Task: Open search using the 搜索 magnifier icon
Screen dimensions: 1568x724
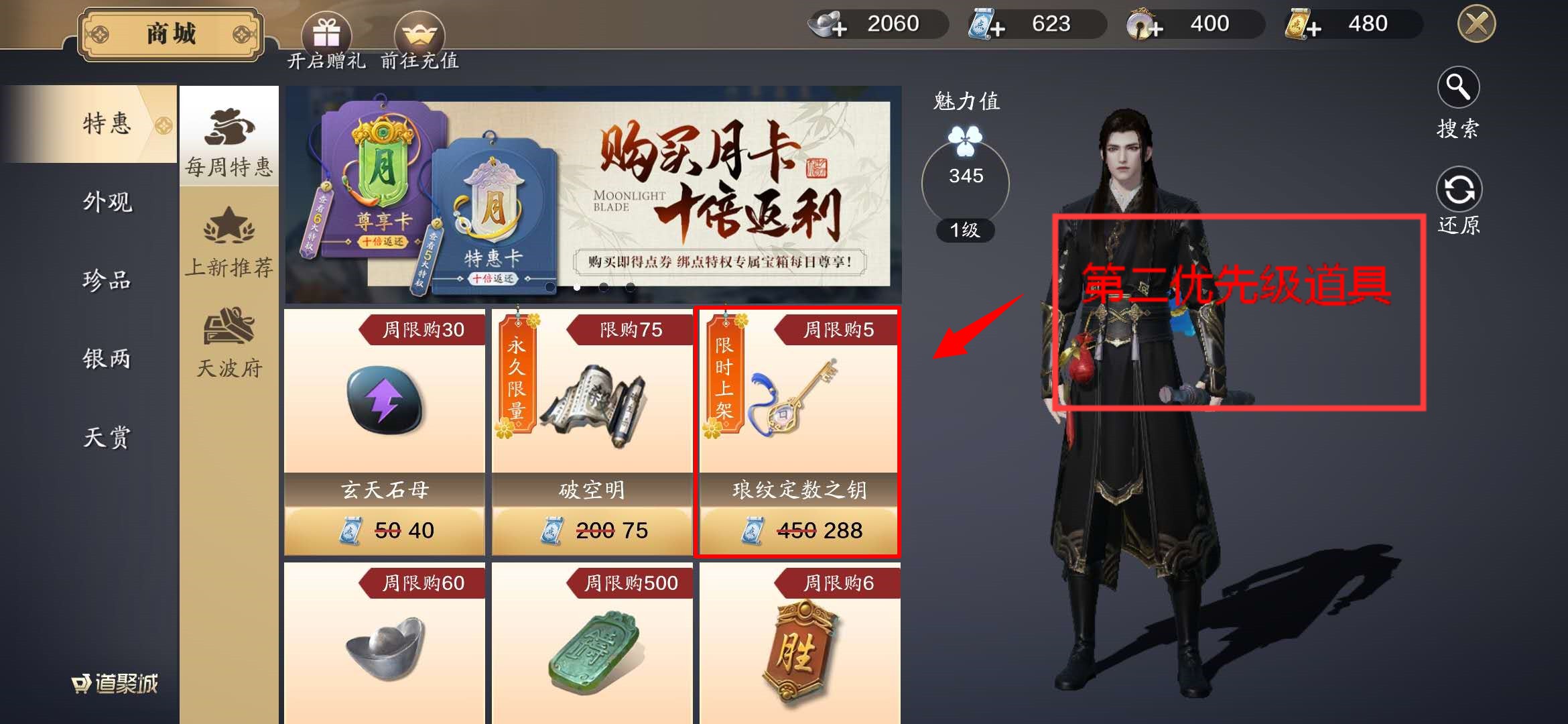Action: point(1459,87)
